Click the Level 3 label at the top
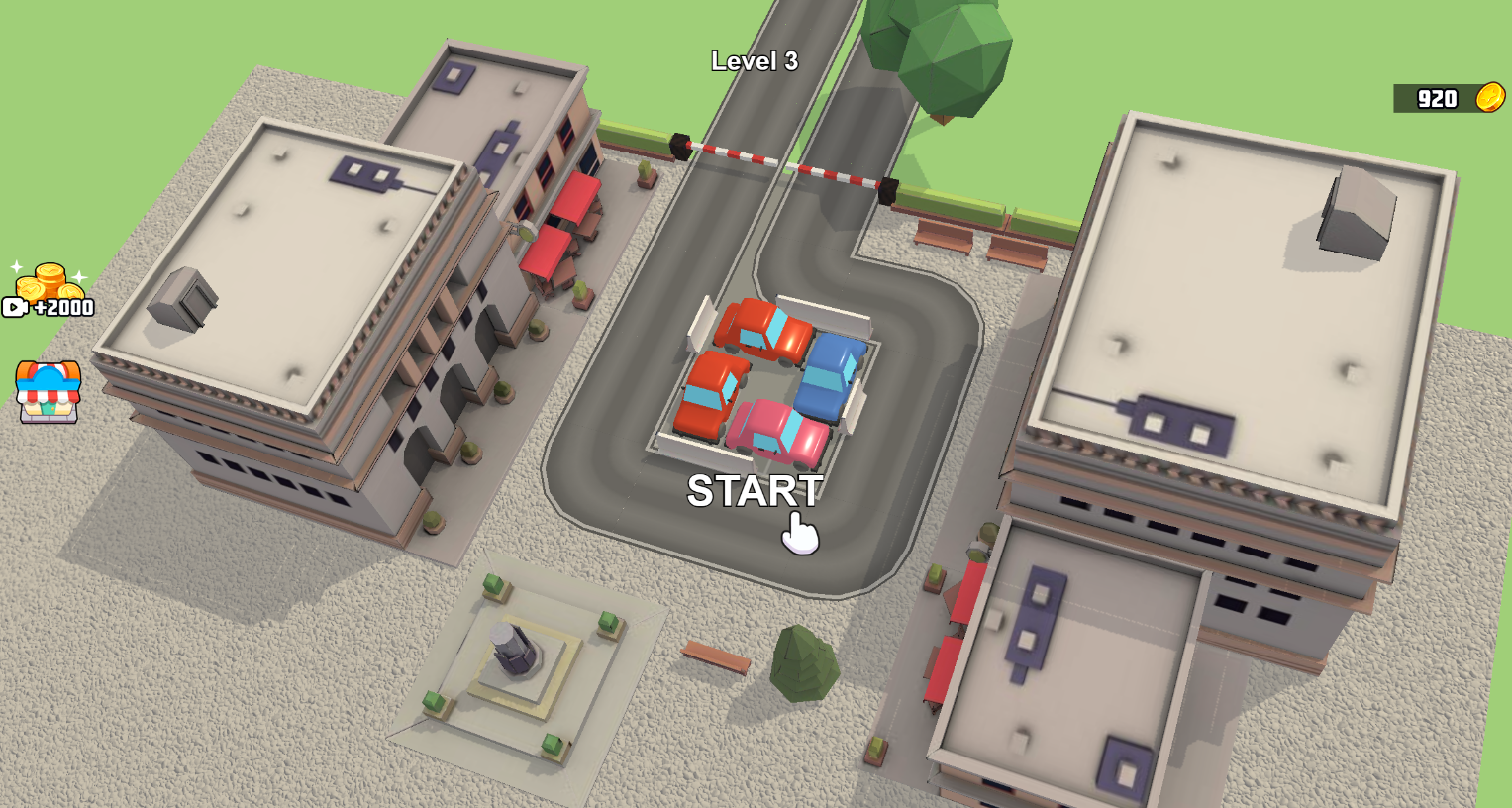The image size is (1512, 808). click(756, 59)
